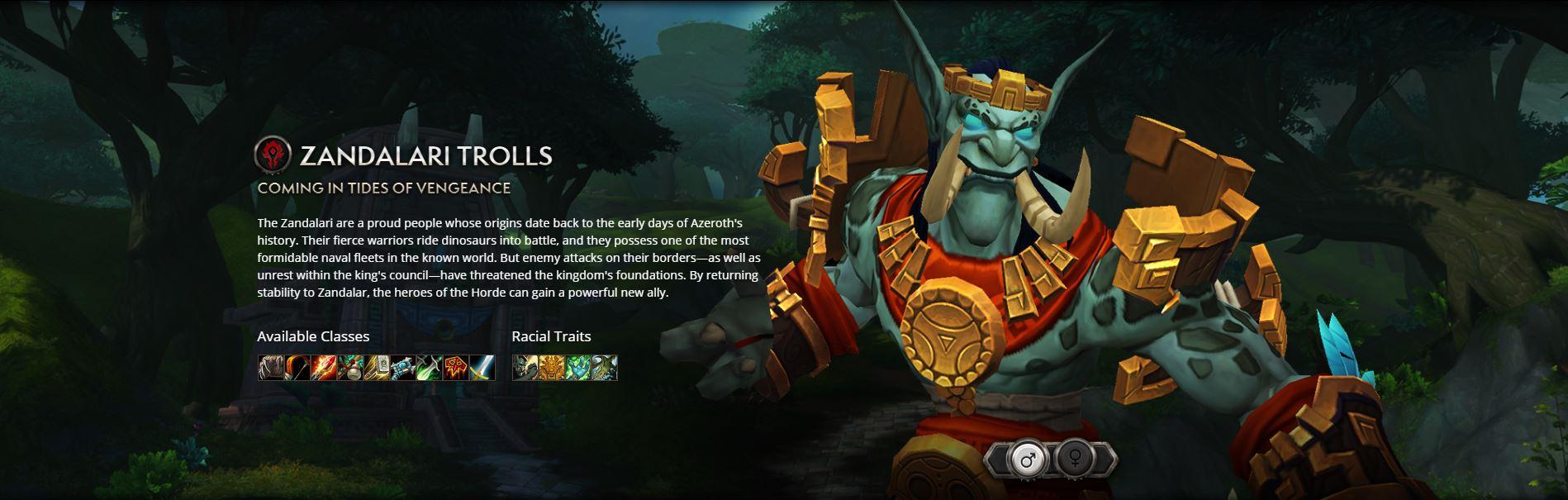Select the male gender button
This screenshot has height=500, width=1568.
[x=1026, y=460]
